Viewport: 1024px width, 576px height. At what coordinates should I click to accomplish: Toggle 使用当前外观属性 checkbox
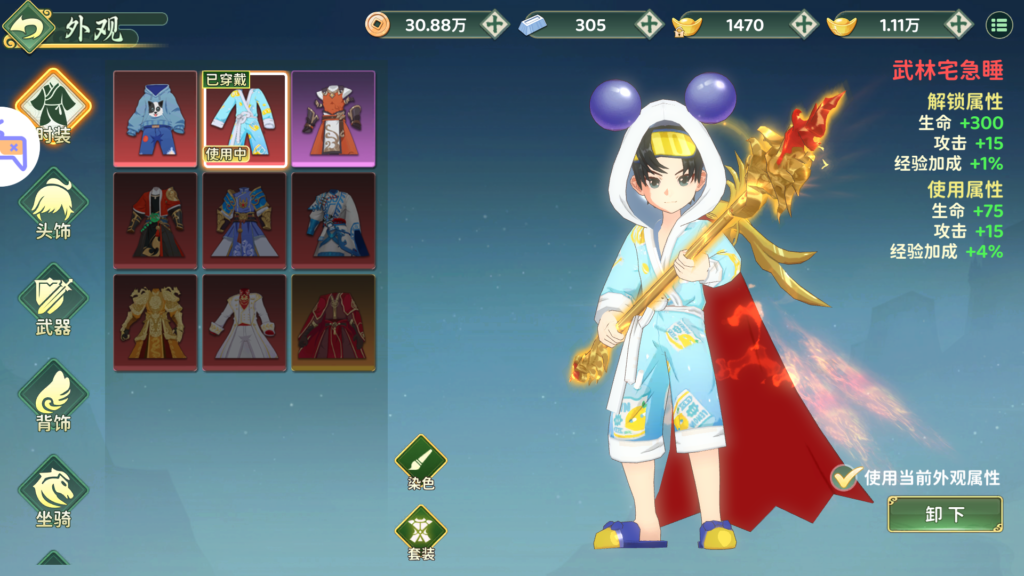click(846, 478)
